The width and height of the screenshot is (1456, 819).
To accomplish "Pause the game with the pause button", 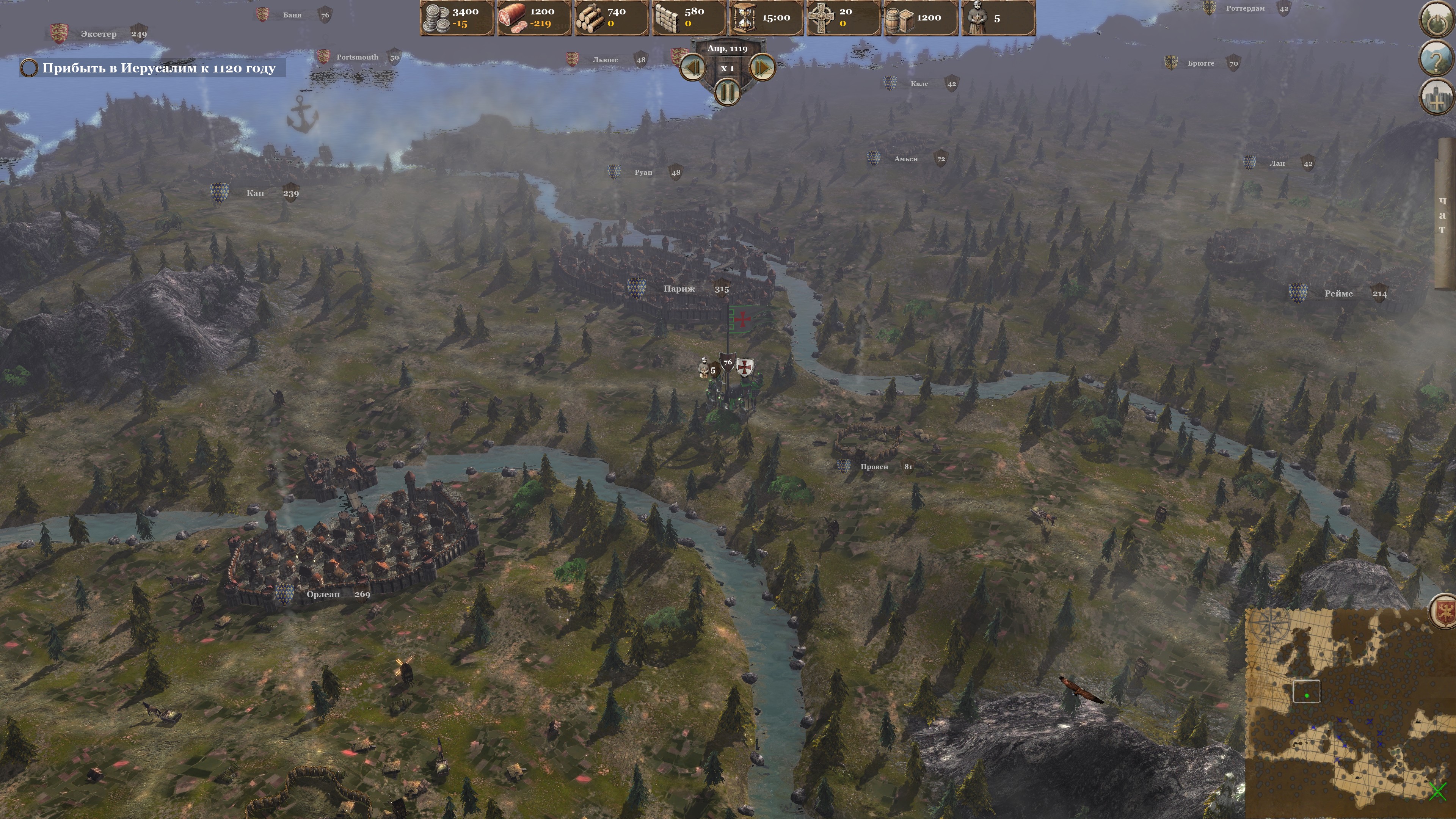I will point(728,91).
